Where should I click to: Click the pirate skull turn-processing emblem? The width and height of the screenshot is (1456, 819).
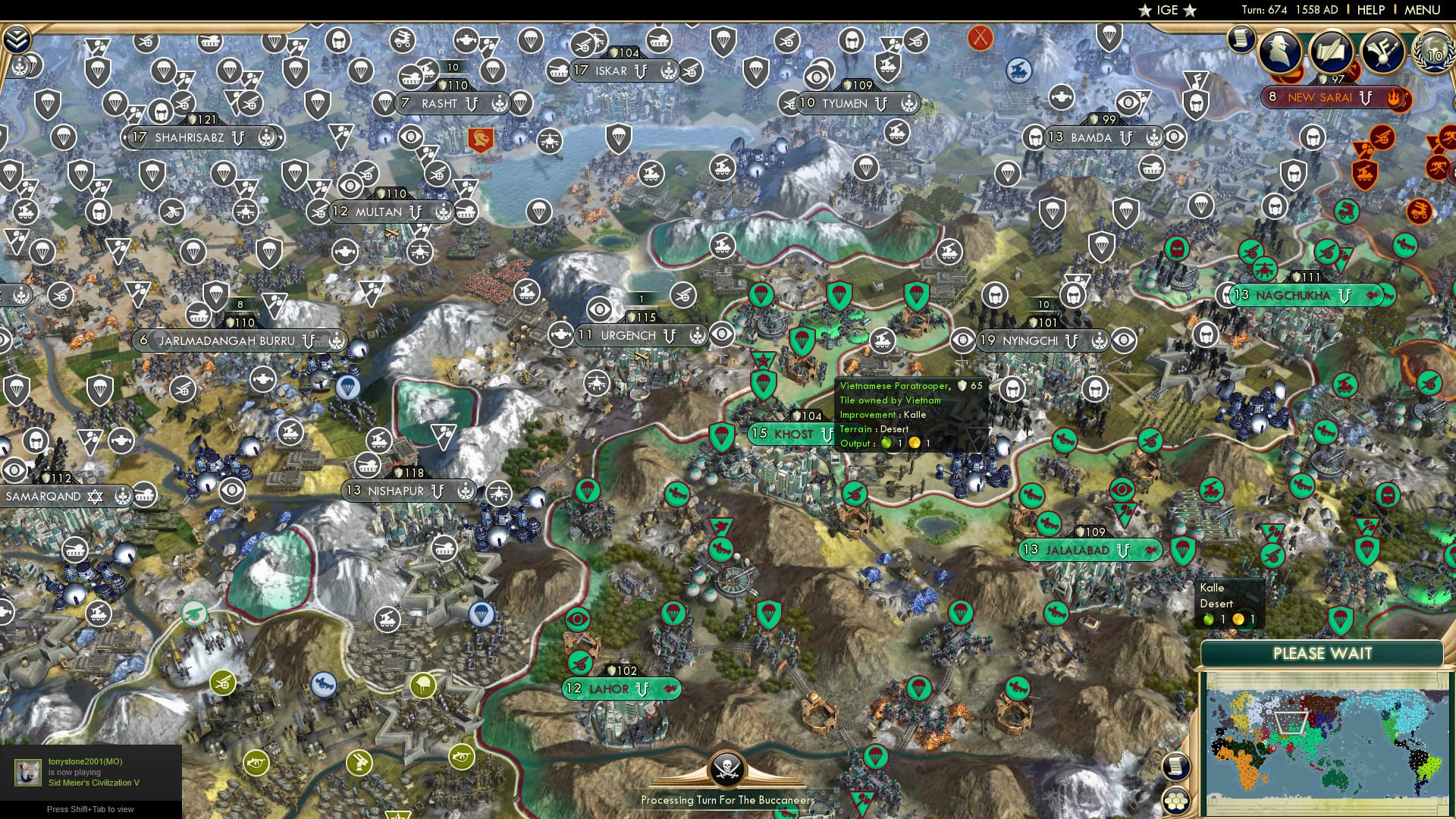(x=728, y=767)
